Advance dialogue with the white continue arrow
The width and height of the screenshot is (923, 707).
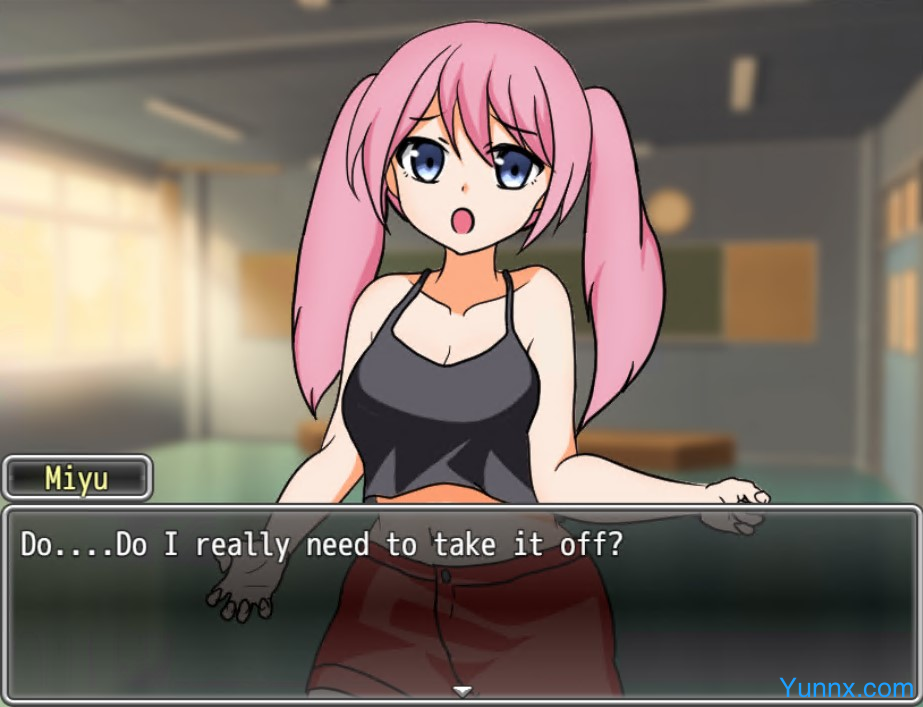click(461, 690)
